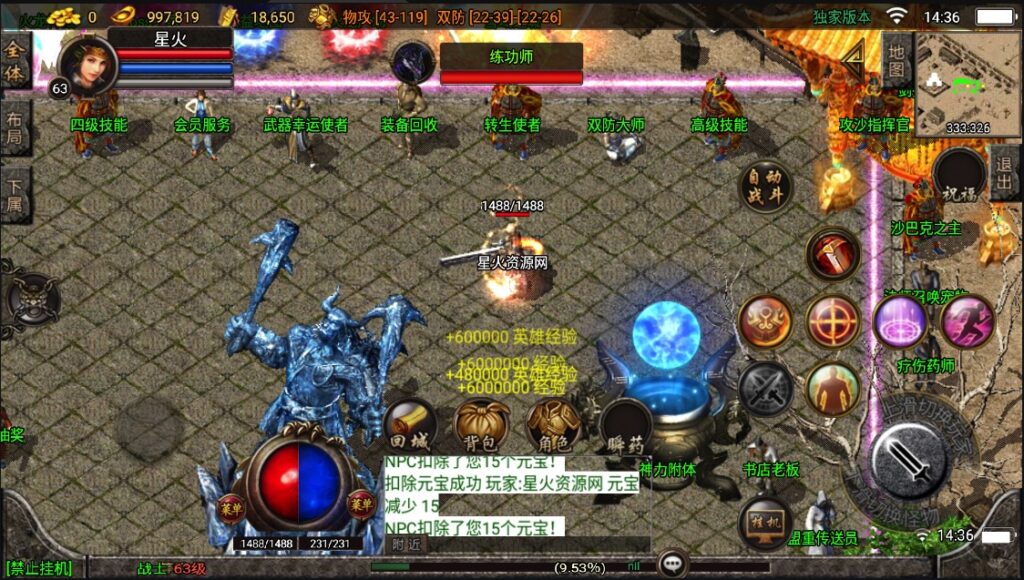1024x580 pixels.
Task: Tap the 退出 exit button
Action: 1003,173
